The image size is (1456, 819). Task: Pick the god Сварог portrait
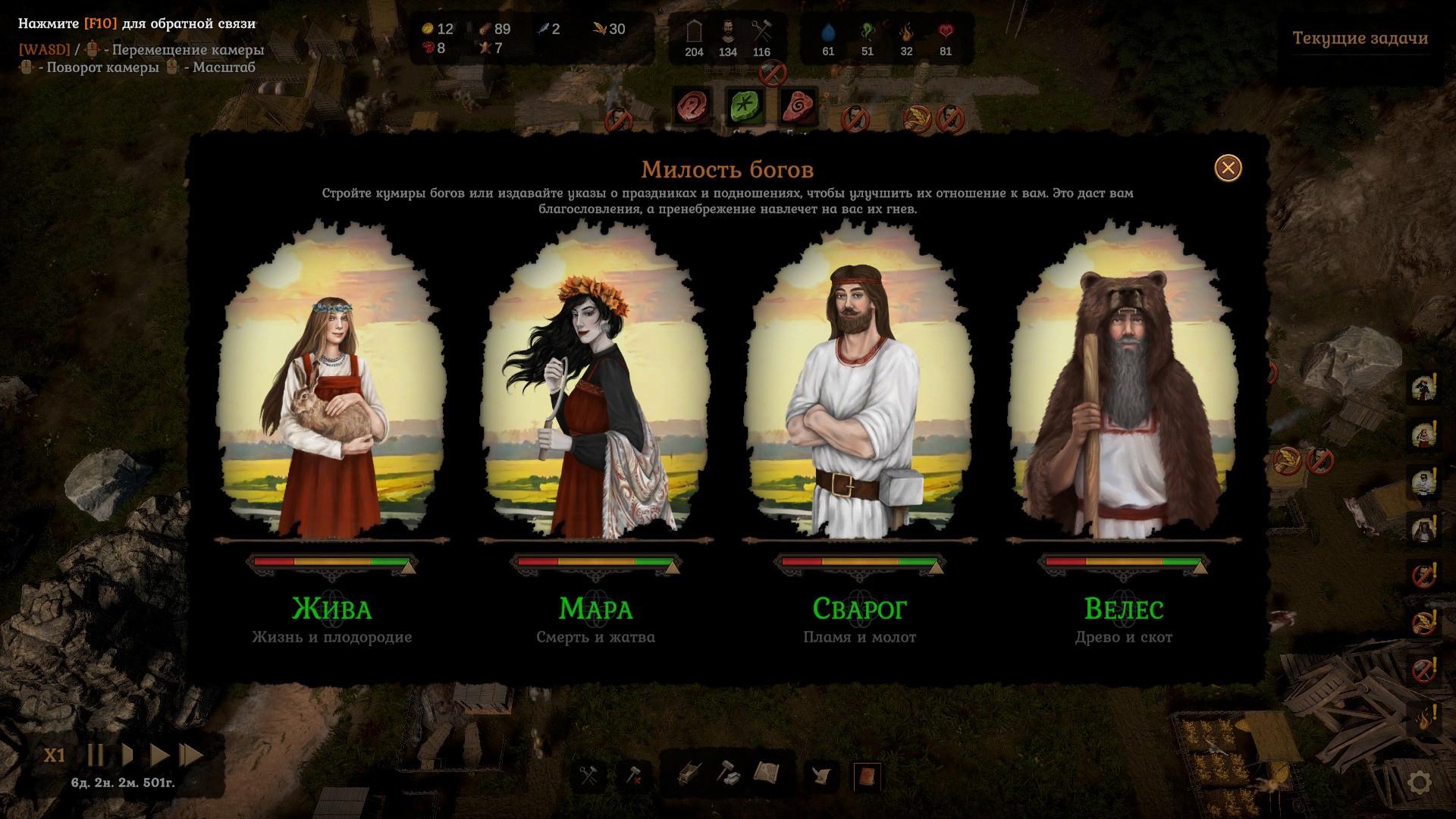pos(859,387)
